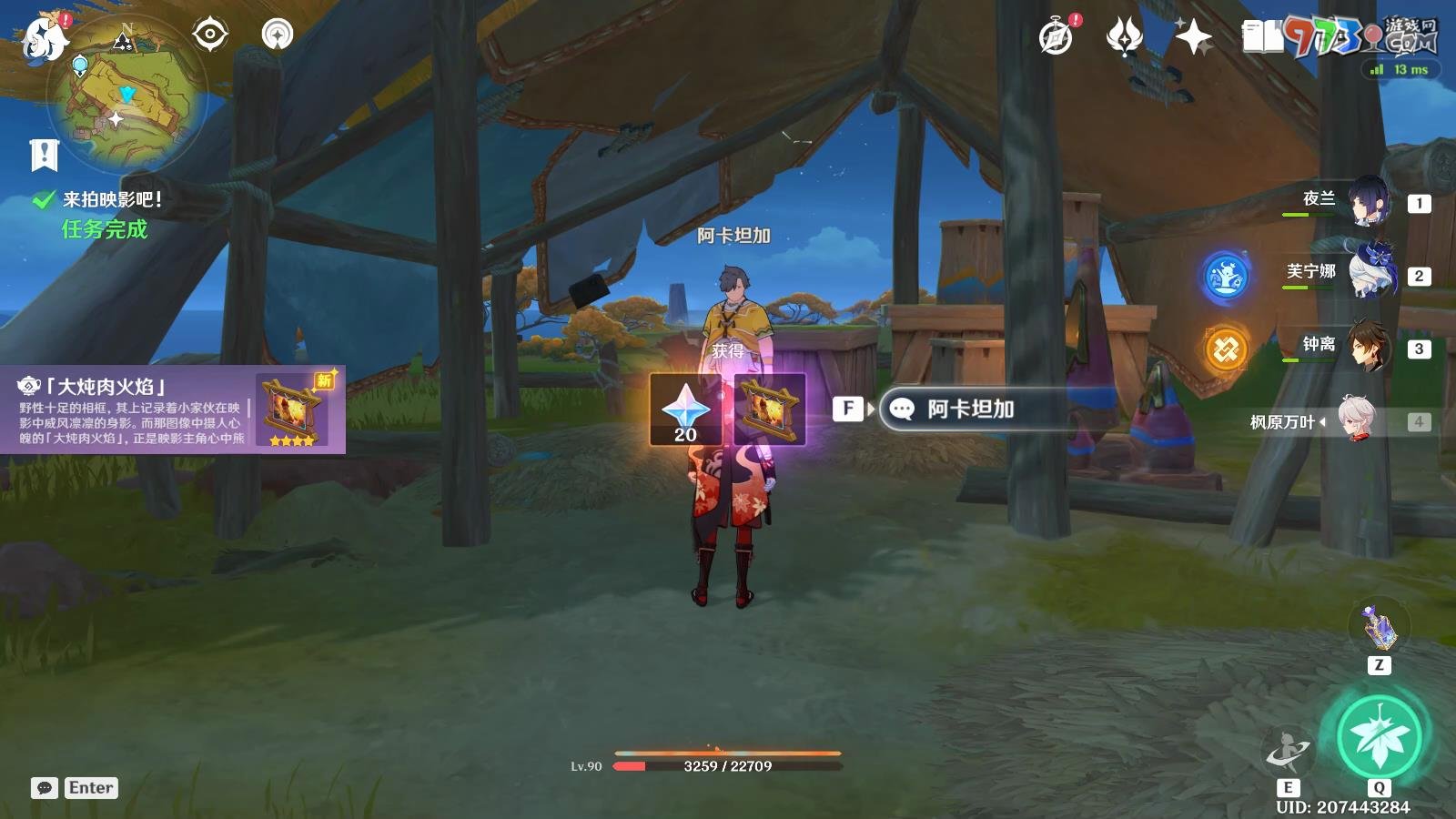
Task: View the 大炖肉火焰 item notification
Action: point(173,409)
